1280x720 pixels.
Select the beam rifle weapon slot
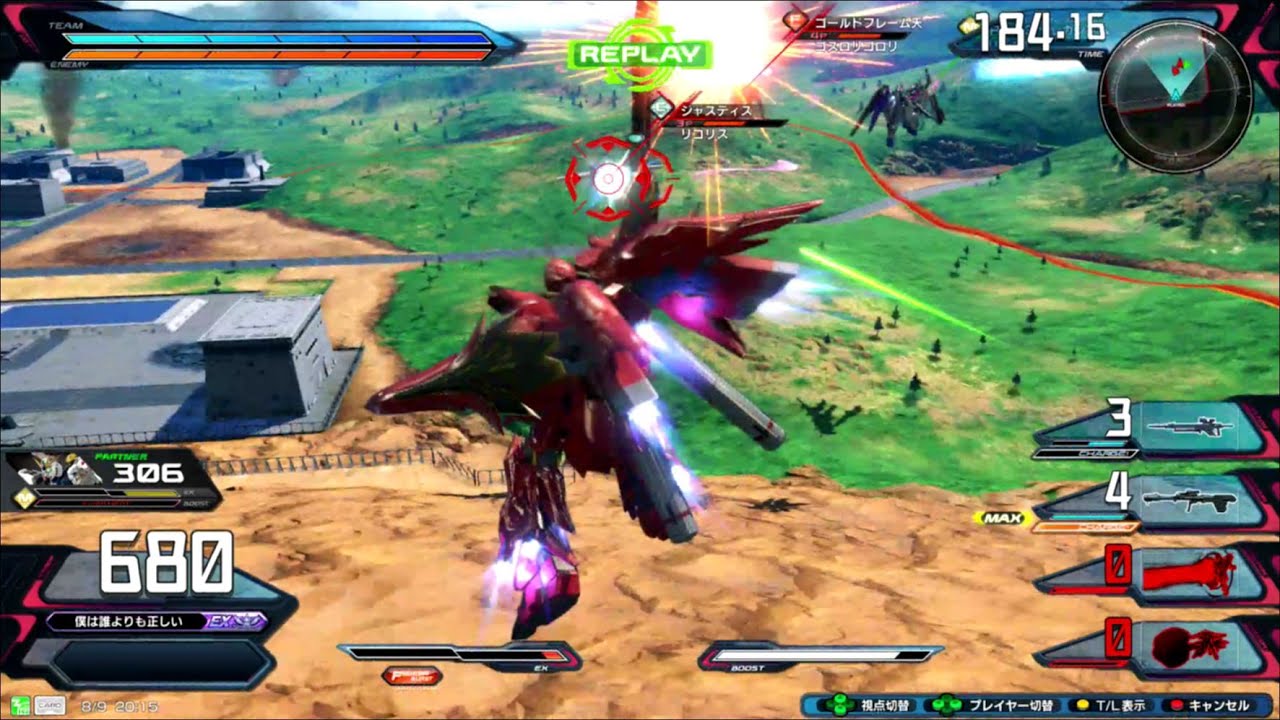[1188, 428]
